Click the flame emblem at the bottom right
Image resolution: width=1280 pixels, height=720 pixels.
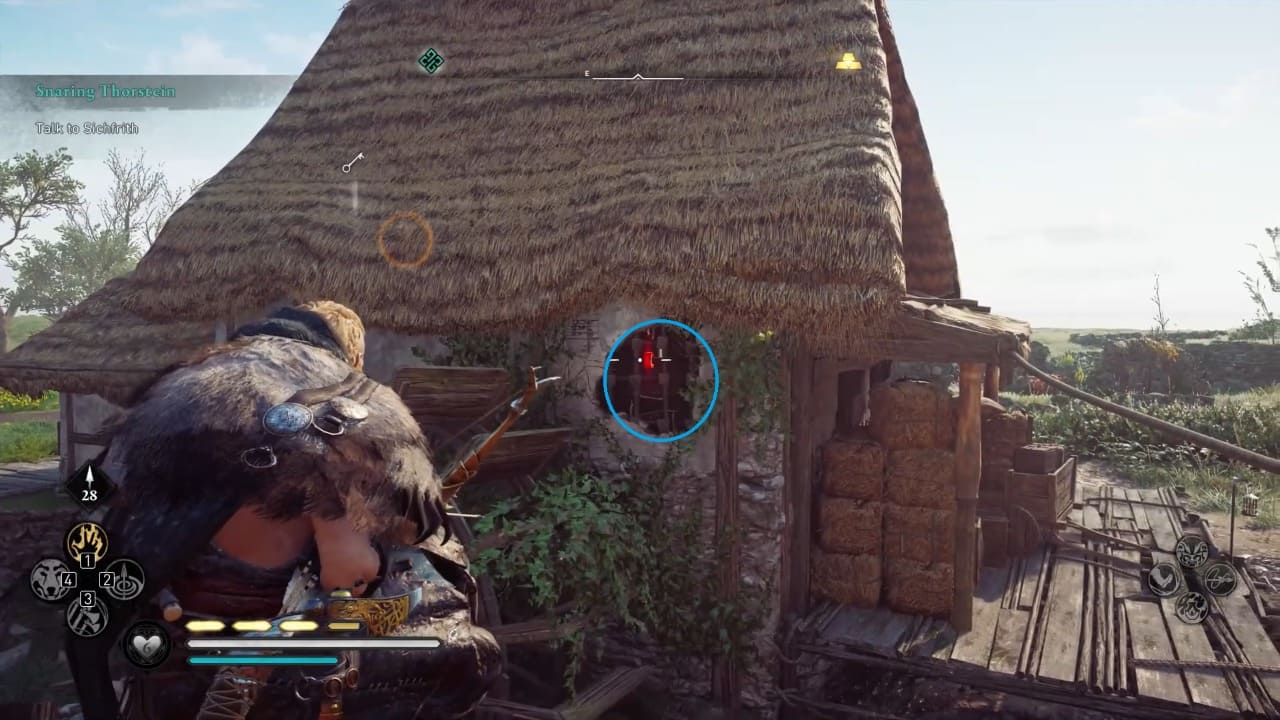(1192, 607)
